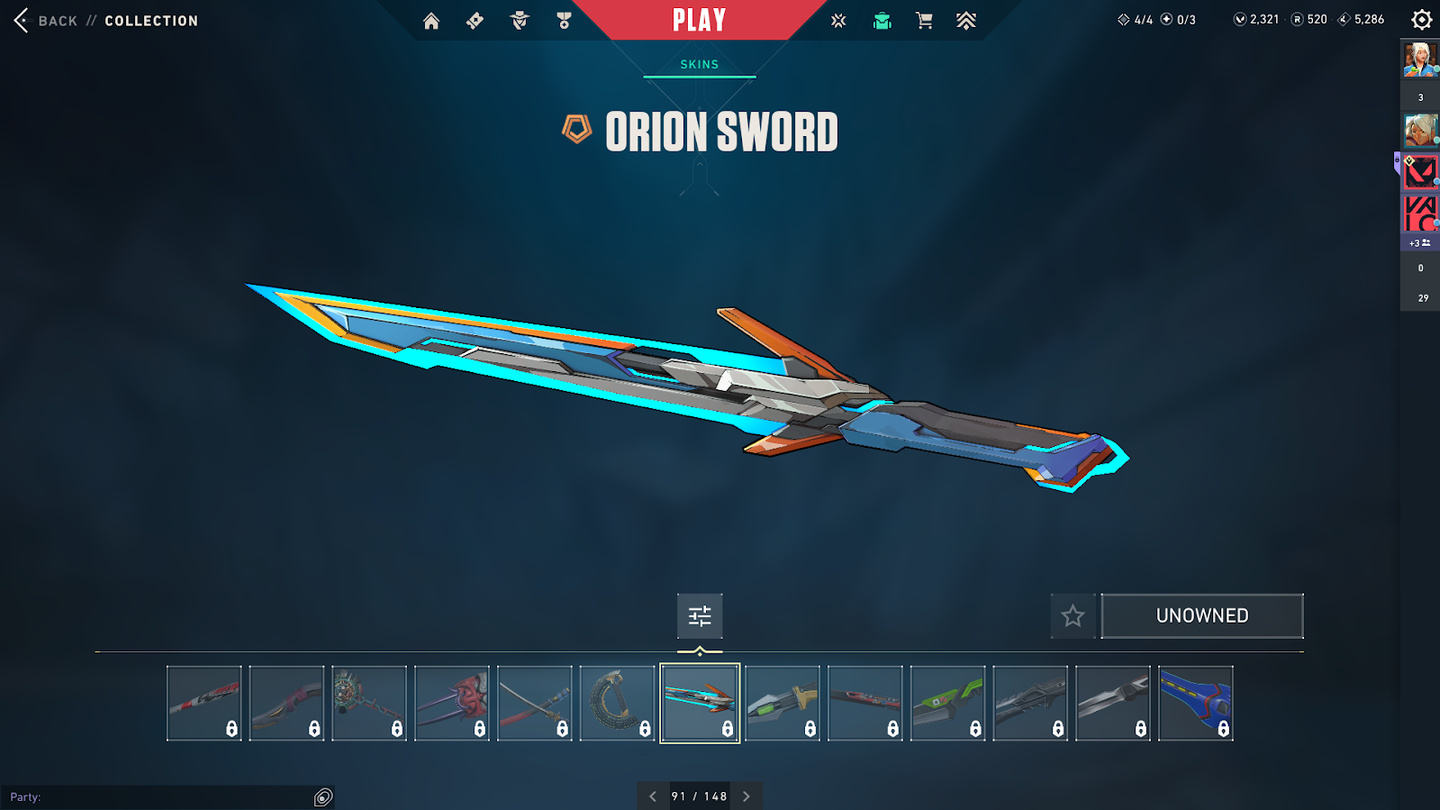Click the red PLAY button
The height and width of the screenshot is (810, 1440).
coord(699,20)
